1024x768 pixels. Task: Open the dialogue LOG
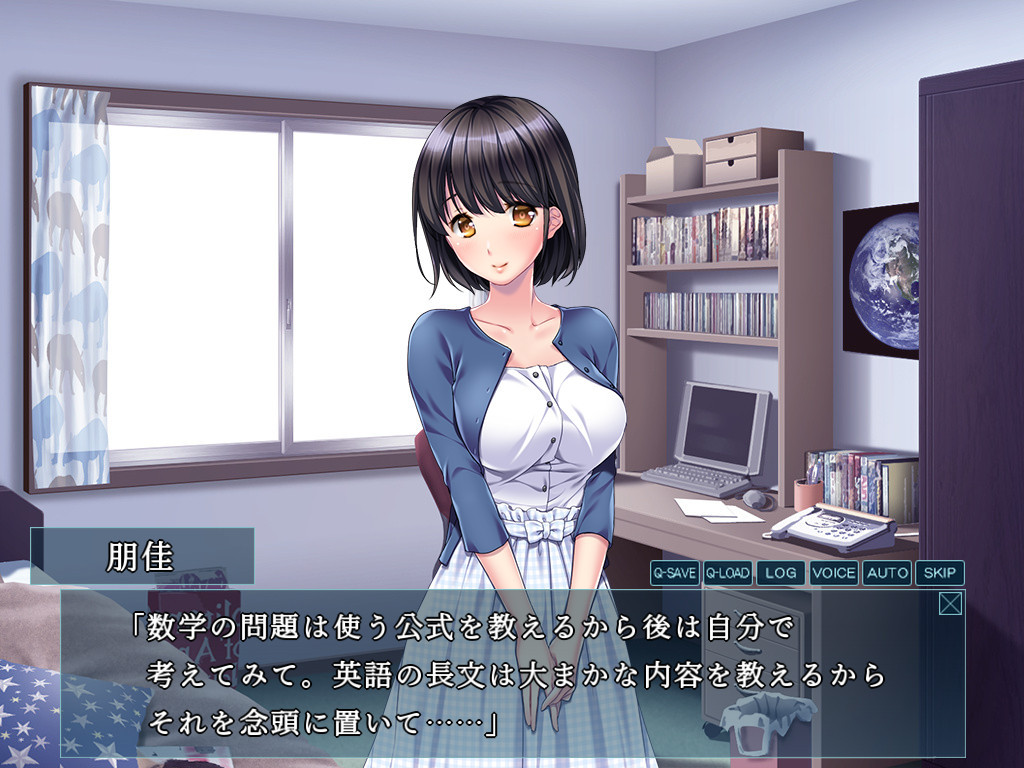coord(780,573)
